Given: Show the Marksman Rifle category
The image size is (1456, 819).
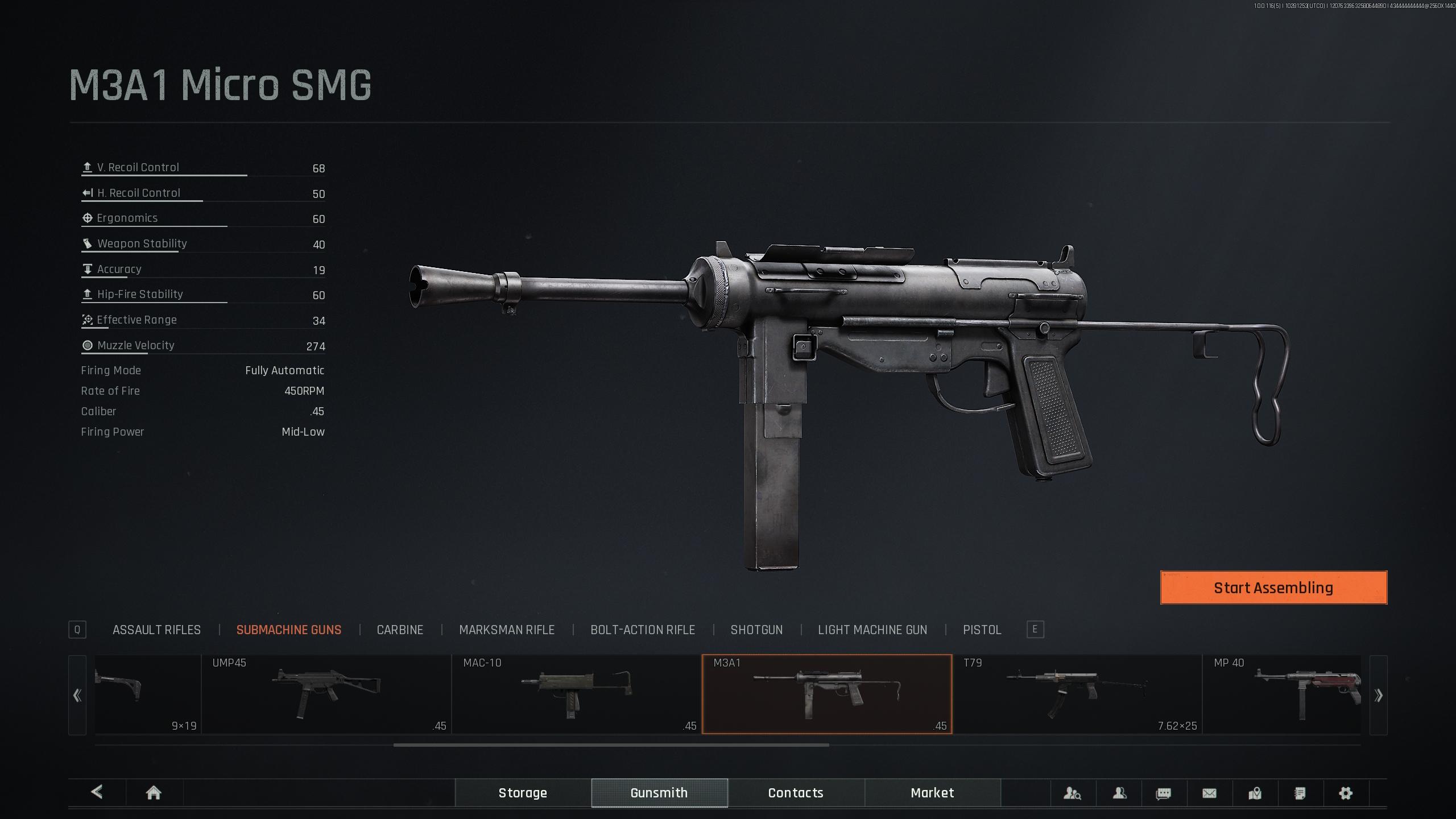Looking at the screenshot, I should [506, 630].
